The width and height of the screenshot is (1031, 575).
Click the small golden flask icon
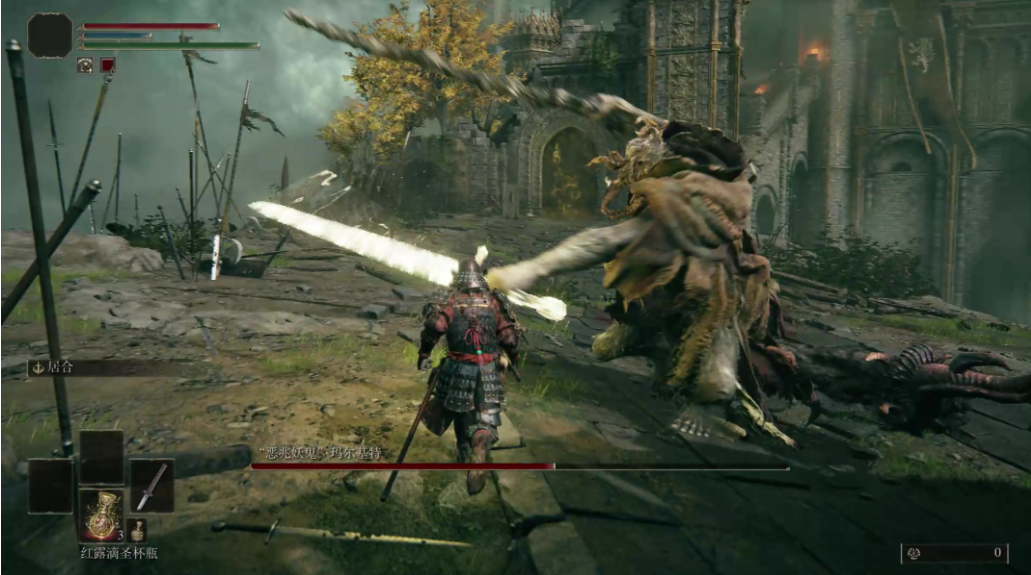pos(138,530)
